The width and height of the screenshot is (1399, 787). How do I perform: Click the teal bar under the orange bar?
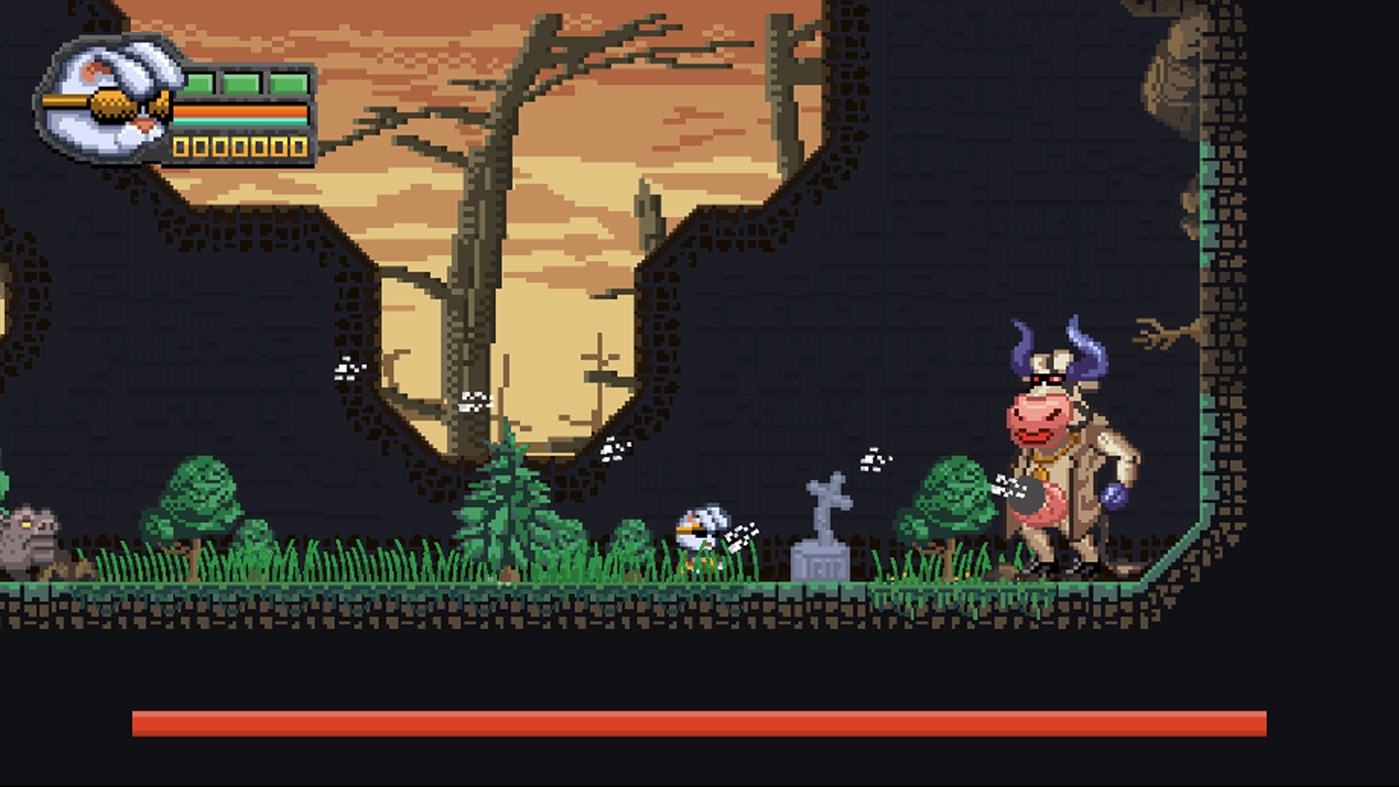240,120
